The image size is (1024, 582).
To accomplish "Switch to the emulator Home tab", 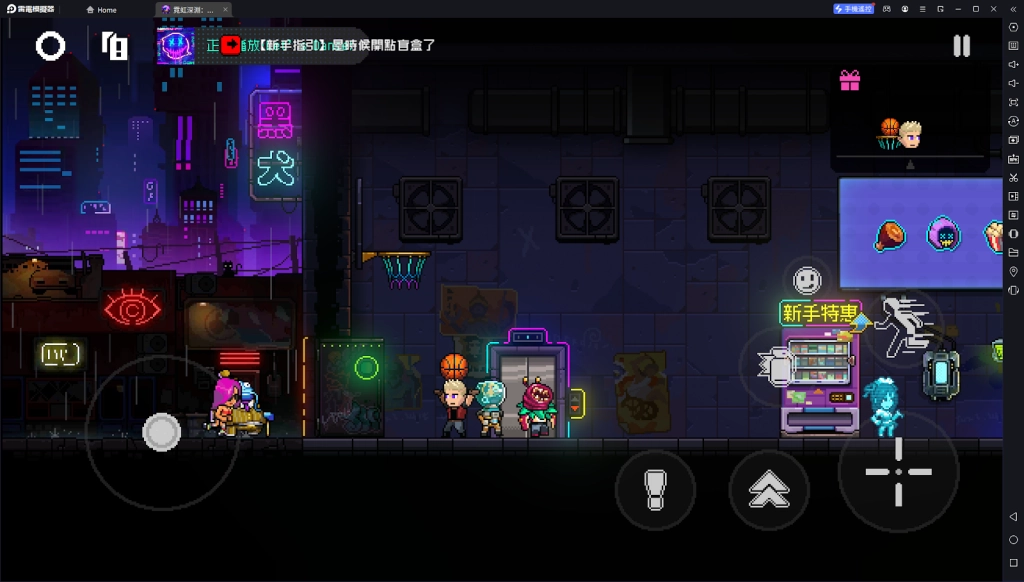I will 101,10.
